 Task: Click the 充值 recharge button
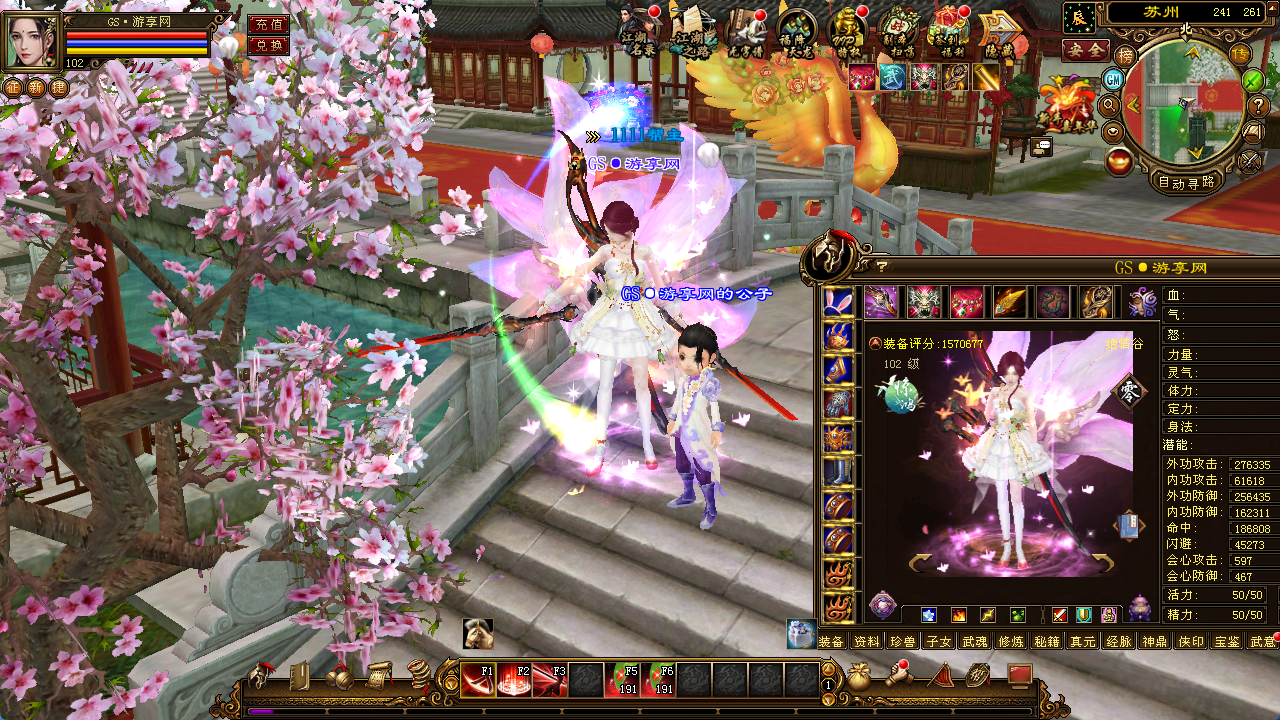[268, 25]
